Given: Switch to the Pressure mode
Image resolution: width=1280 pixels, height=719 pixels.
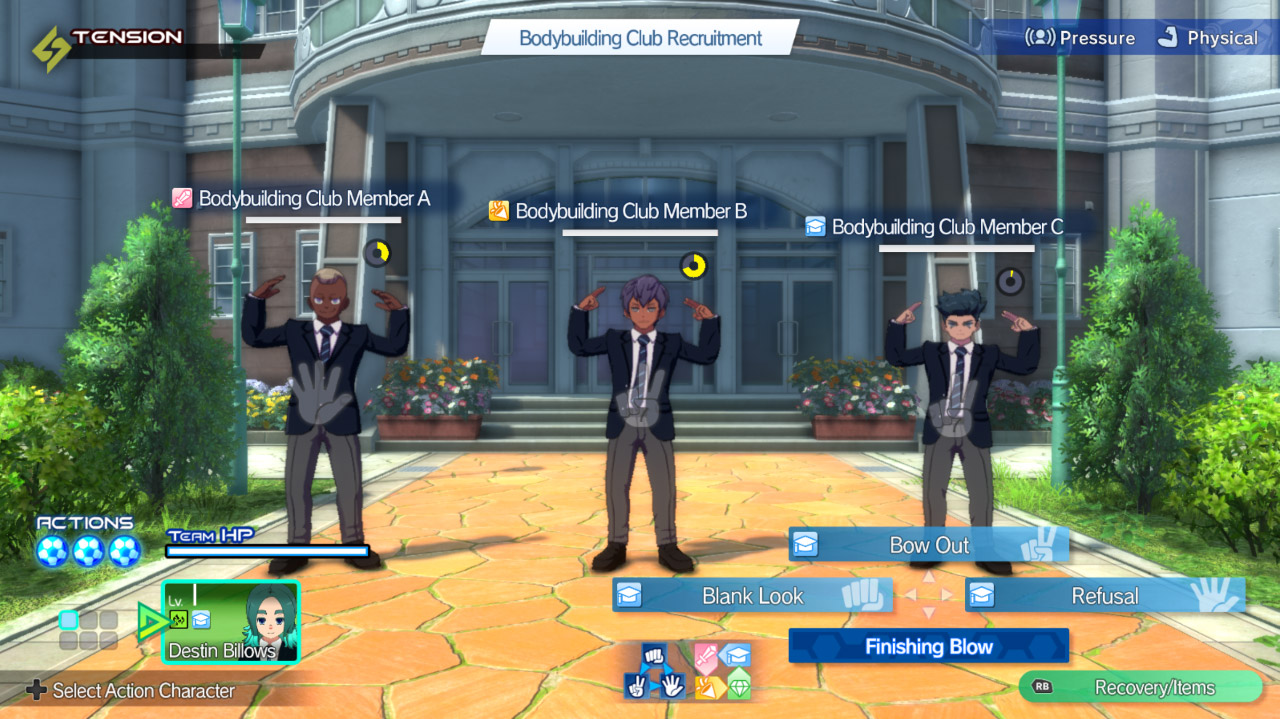Looking at the screenshot, I should point(1081,38).
